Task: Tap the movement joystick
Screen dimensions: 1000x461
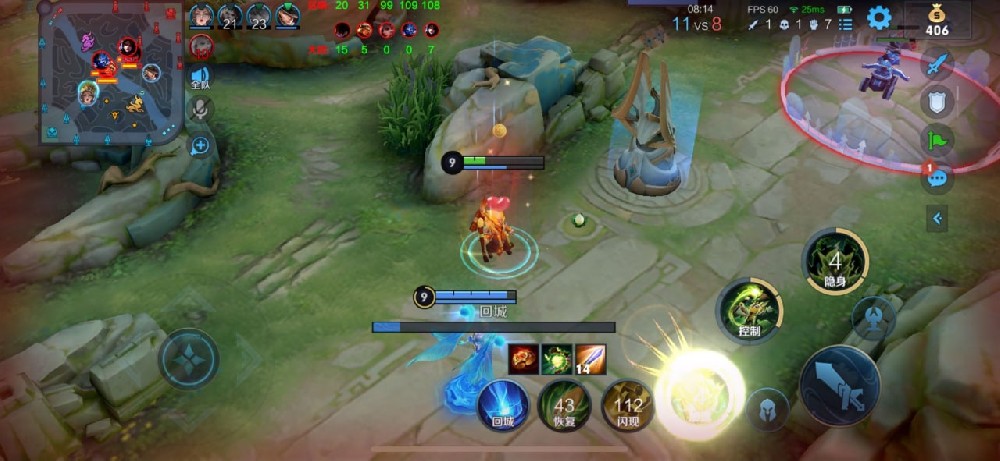Action: point(189,357)
